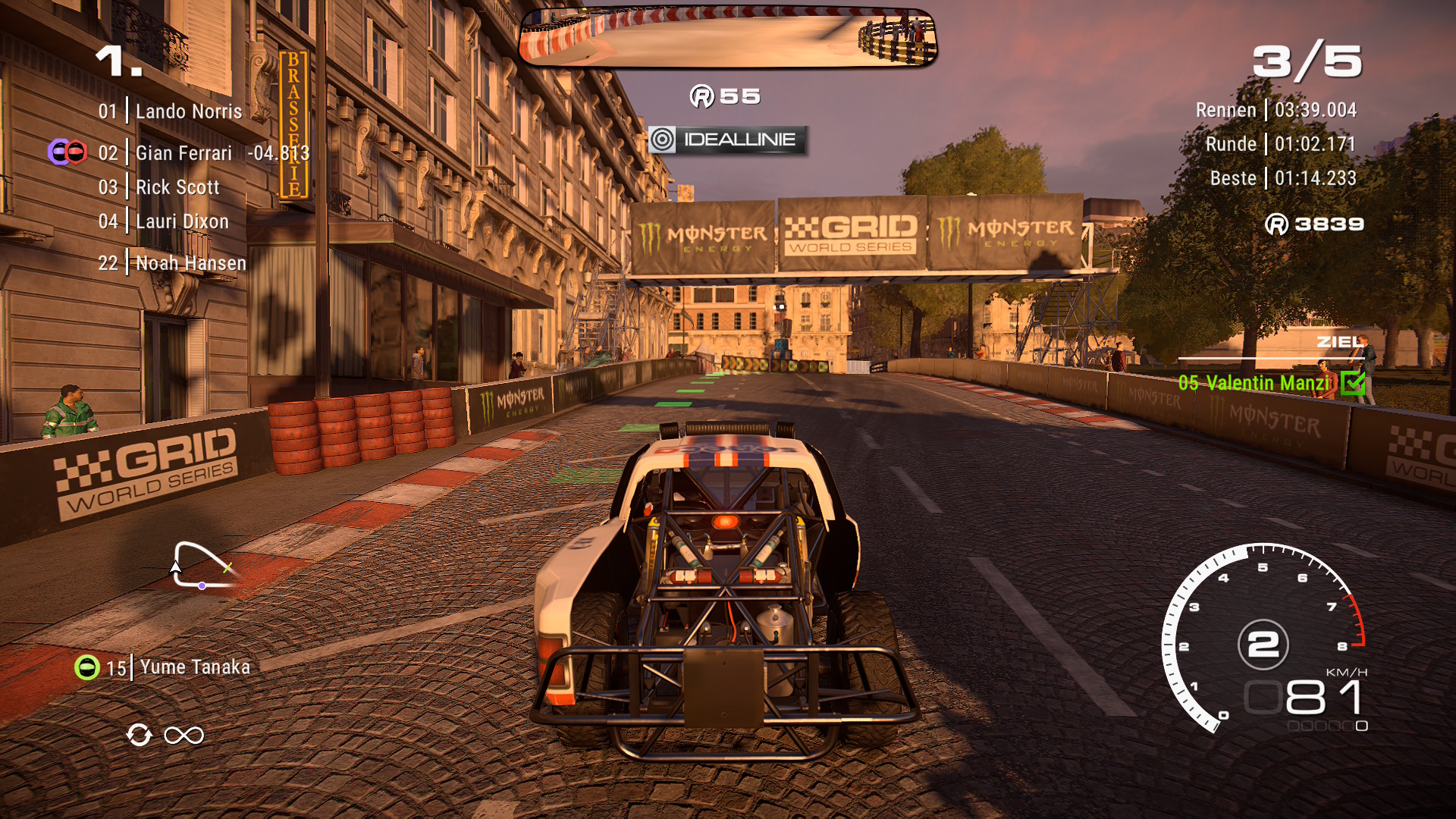The height and width of the screenshot is (819, 1456).
Task: Activate the rewind flashback icon
Action: point(140,735)
